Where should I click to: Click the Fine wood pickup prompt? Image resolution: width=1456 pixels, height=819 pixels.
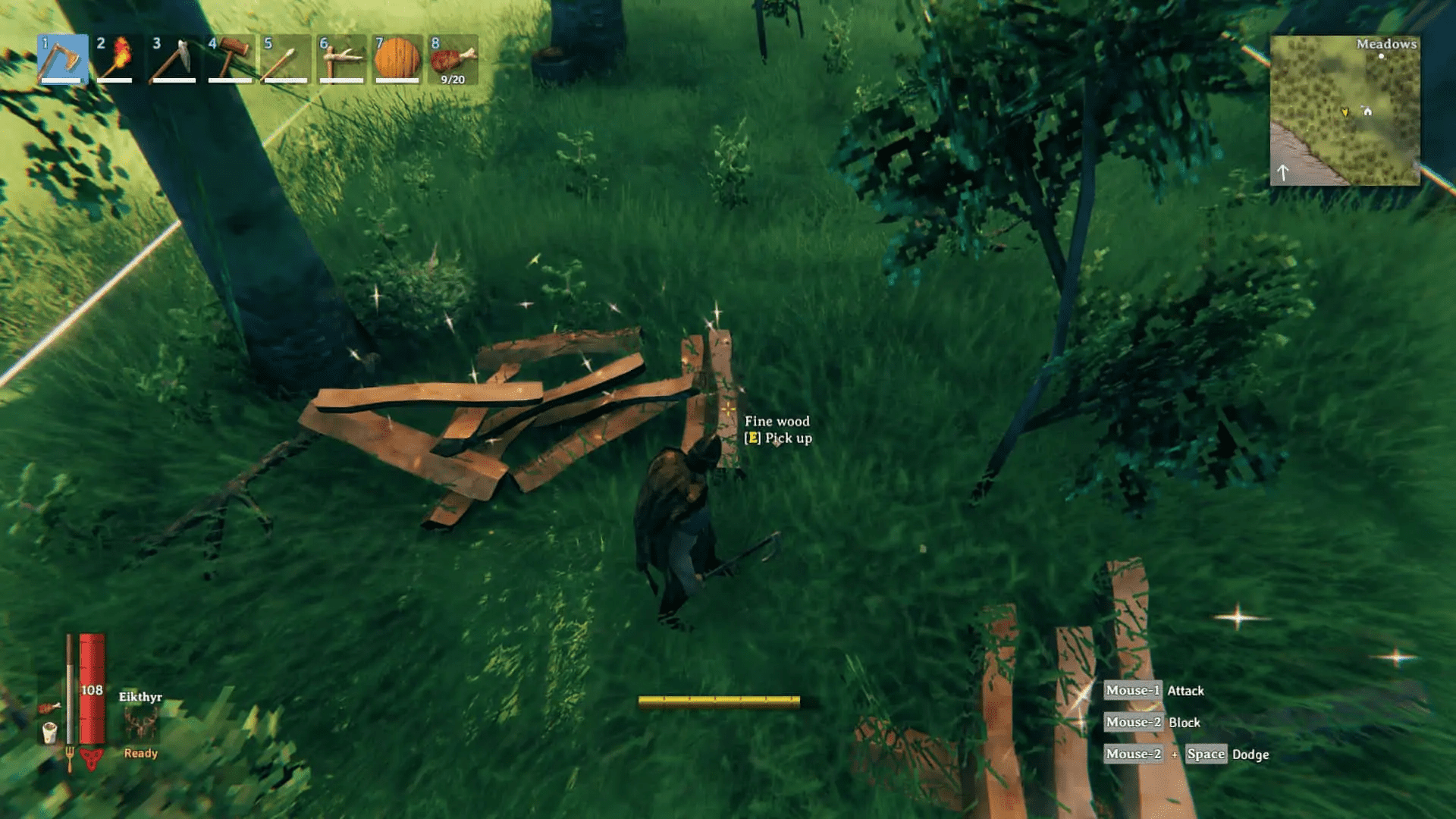pos(778,429)
